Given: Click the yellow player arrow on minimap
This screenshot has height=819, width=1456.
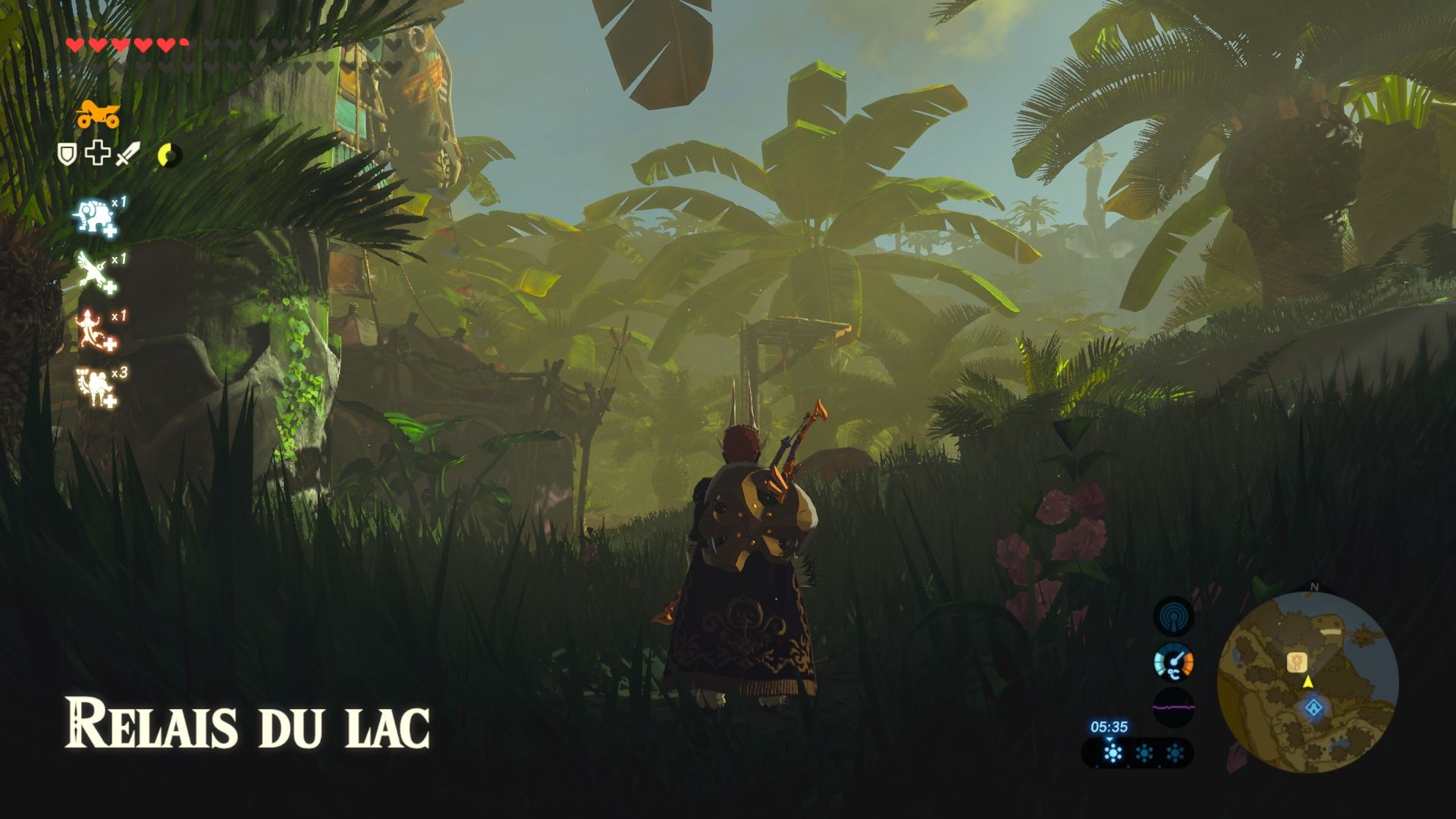Looking at the screenshot, I should [x=1308, y=682].
